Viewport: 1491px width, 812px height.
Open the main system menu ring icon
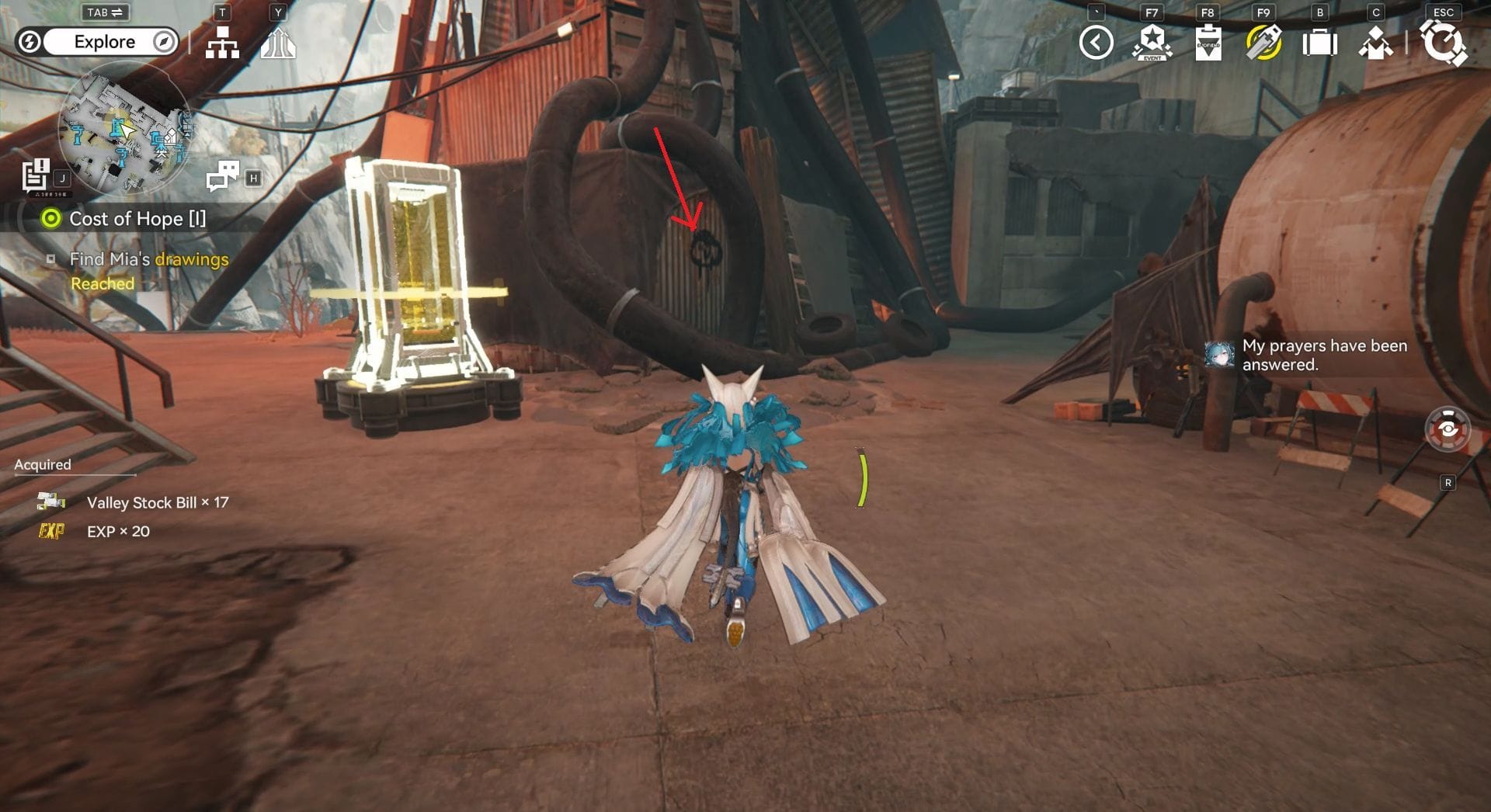coord(1443,43)
